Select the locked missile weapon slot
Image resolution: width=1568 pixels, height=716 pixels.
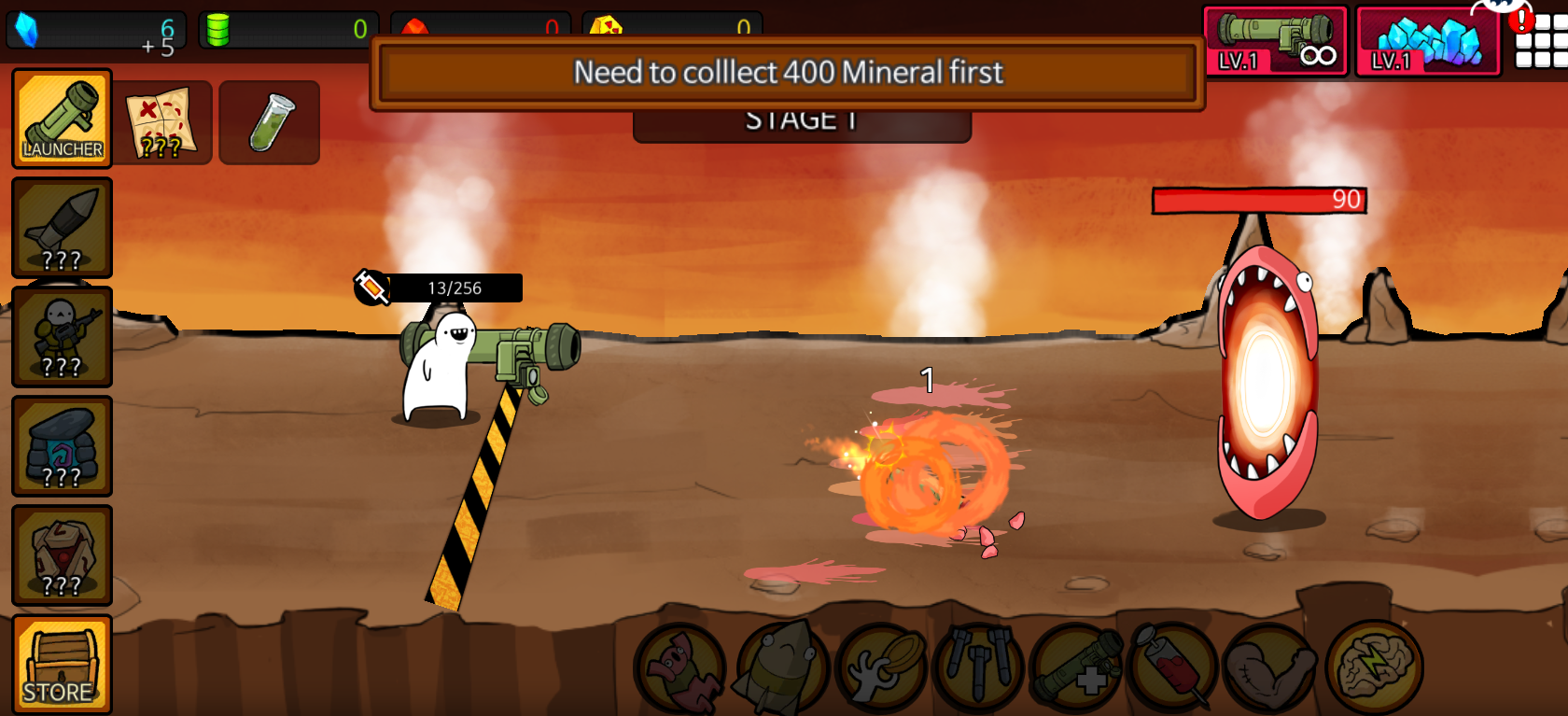pos(62,227)
